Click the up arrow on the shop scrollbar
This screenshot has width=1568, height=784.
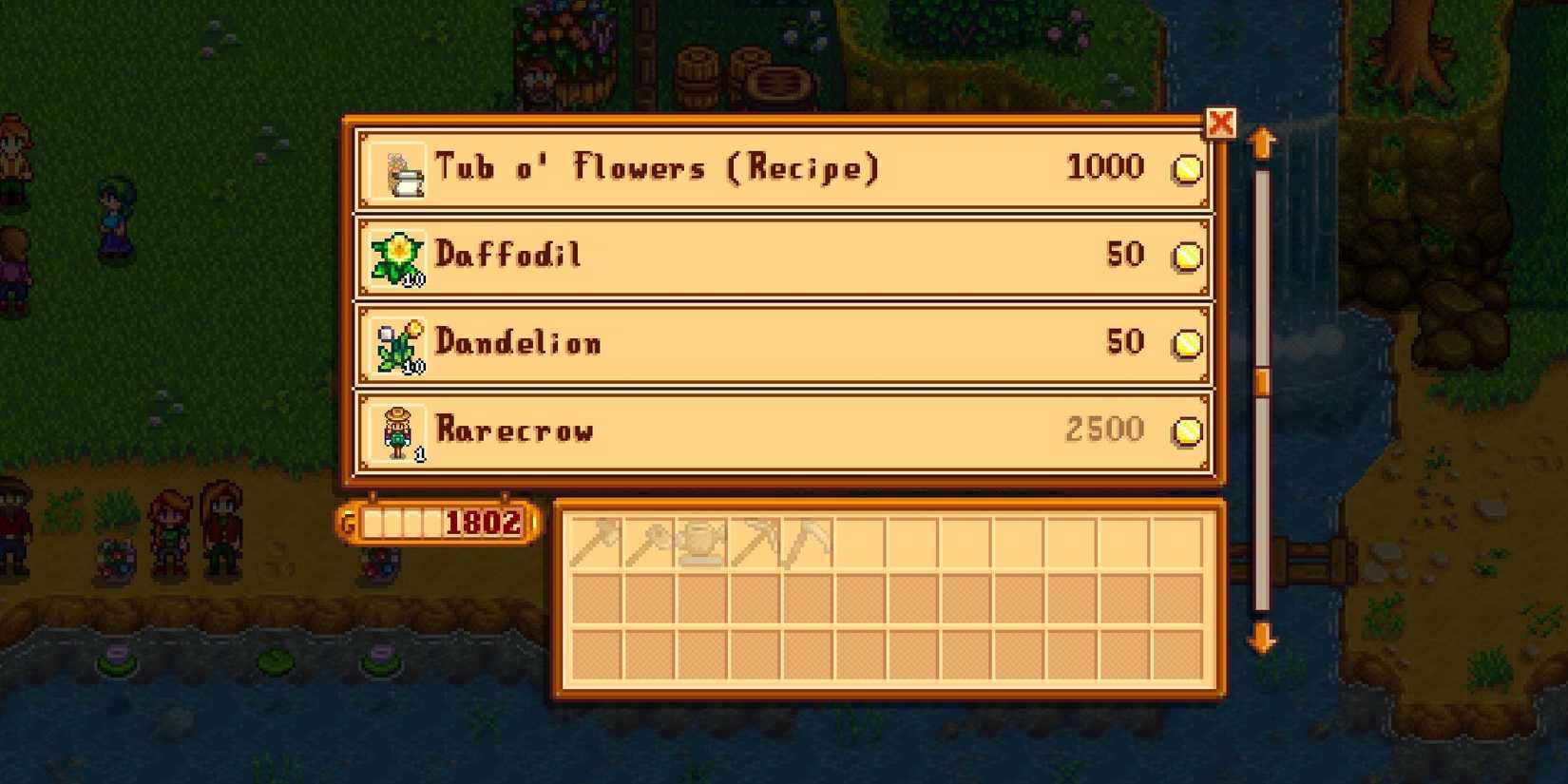1262,141
